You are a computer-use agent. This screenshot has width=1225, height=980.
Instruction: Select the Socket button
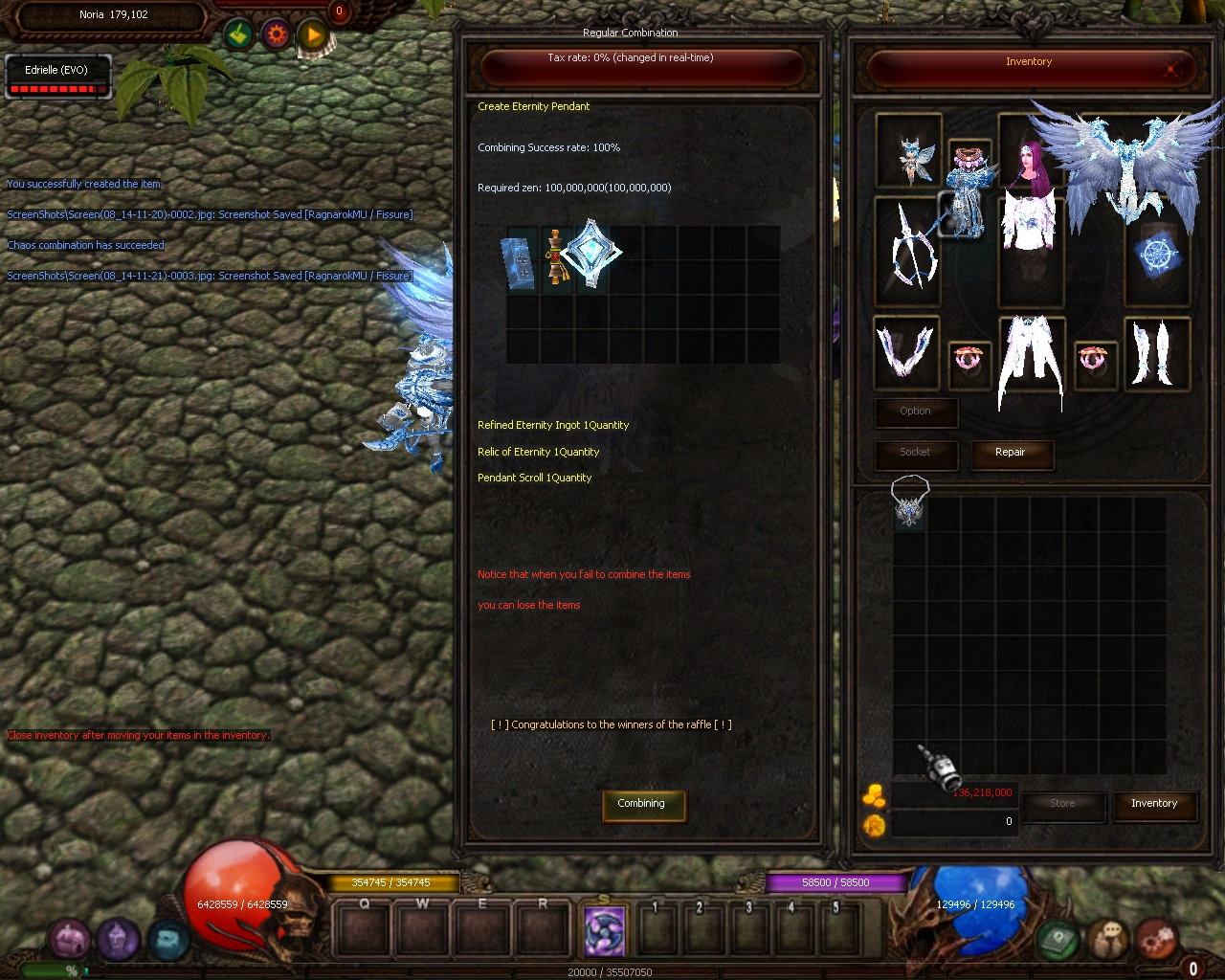pos(915,453)
